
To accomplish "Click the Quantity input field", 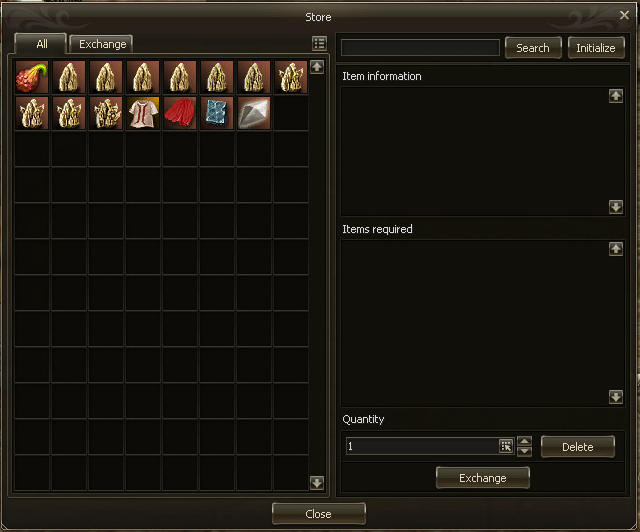I will 421,447.
